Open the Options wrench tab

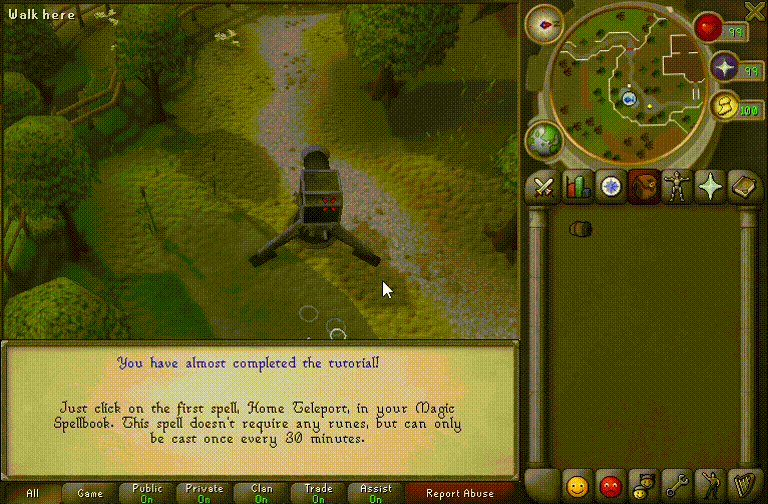[x=677, y=487]
